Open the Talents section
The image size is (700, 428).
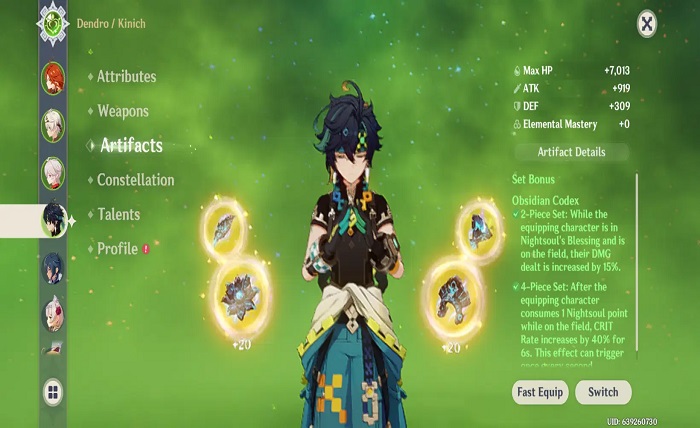tap(118, 214)
